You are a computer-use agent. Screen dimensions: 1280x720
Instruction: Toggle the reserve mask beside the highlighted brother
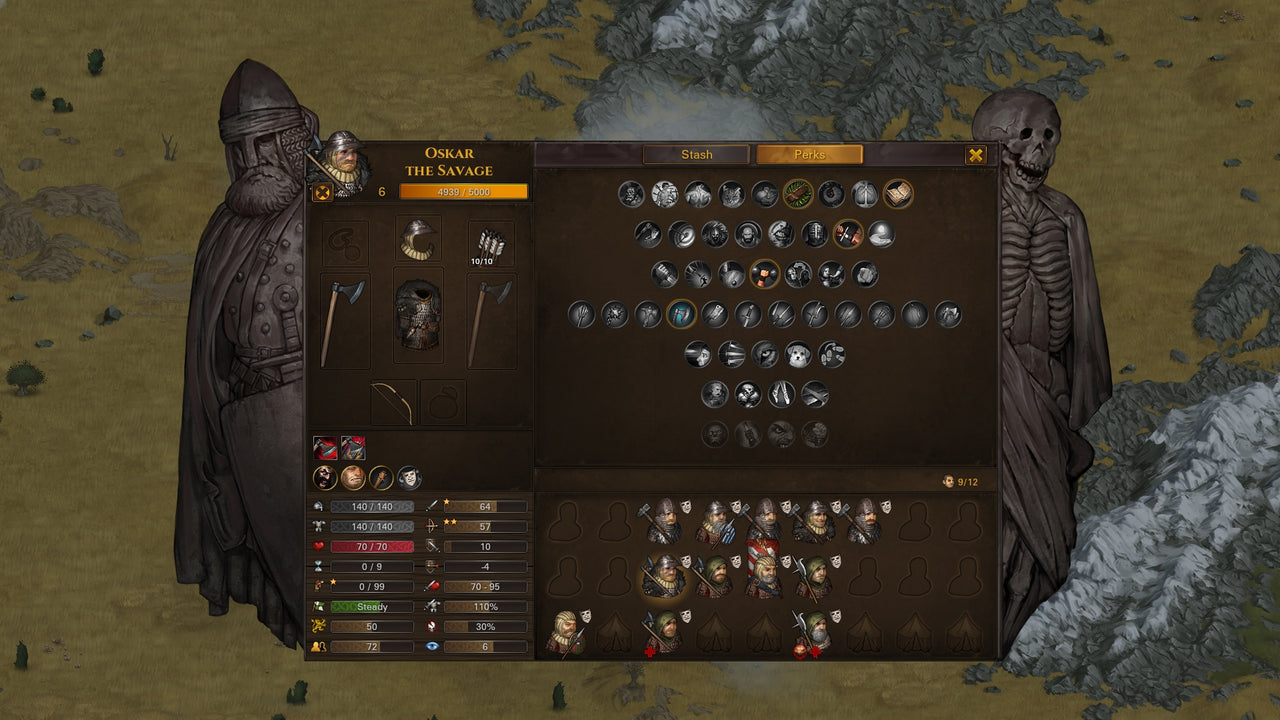pyautogui.click(x=685, y=562)
